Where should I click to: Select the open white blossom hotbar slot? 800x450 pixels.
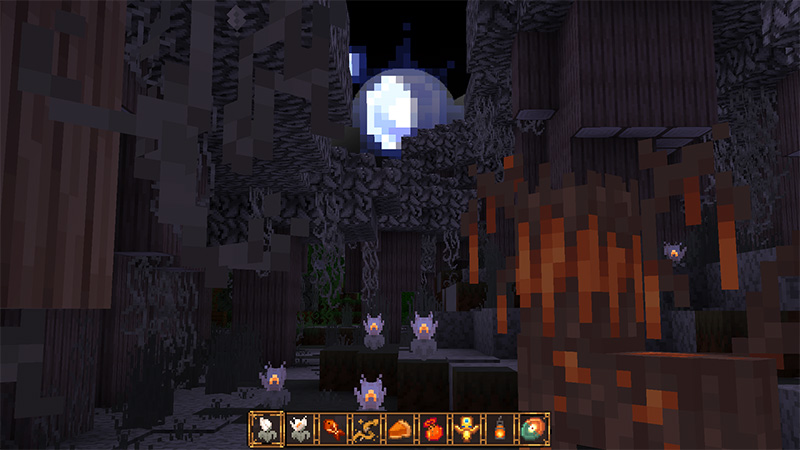299,429
